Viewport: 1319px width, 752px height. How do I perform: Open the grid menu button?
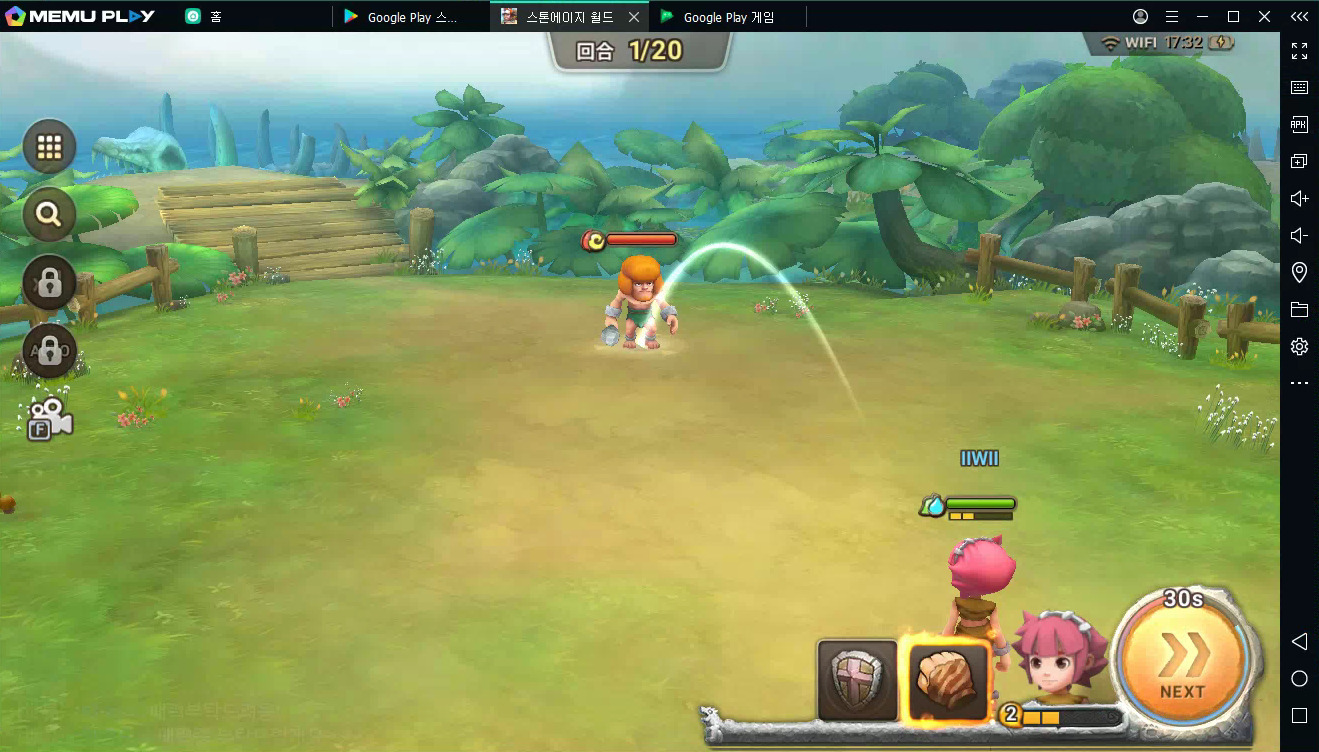[x=49, y=148]
